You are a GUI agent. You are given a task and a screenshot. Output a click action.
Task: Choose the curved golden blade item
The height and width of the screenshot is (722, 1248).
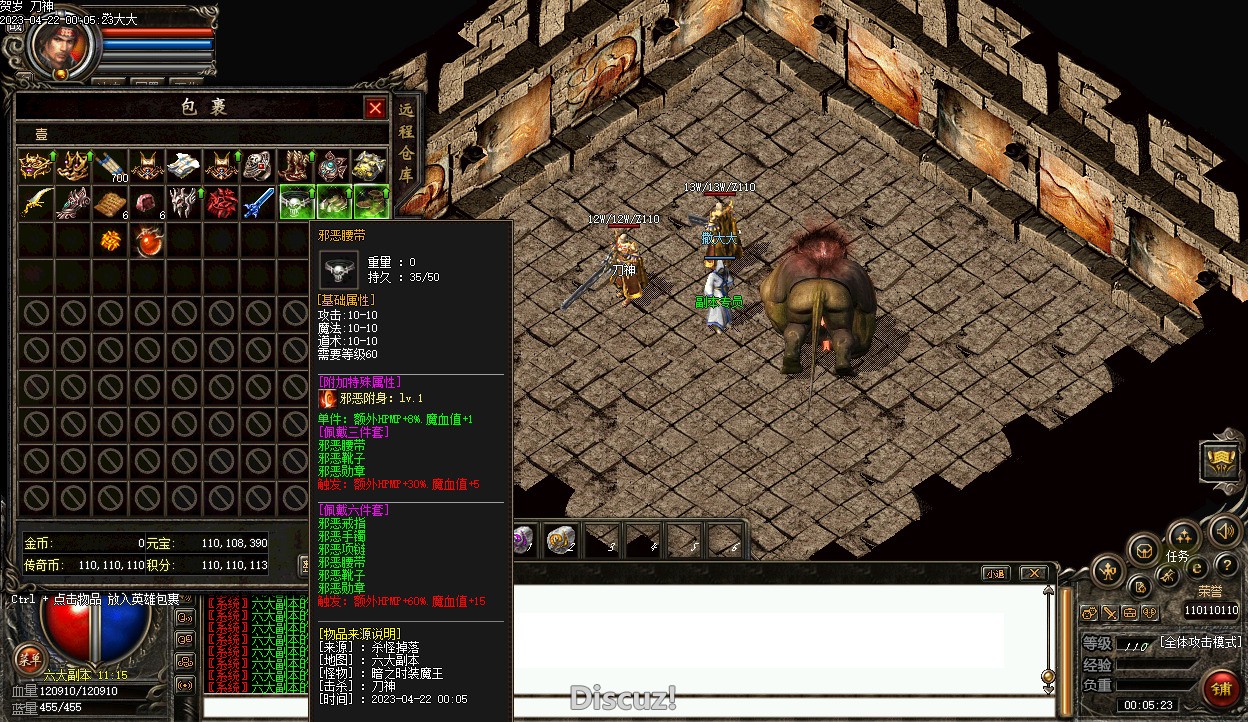(35, 202)
